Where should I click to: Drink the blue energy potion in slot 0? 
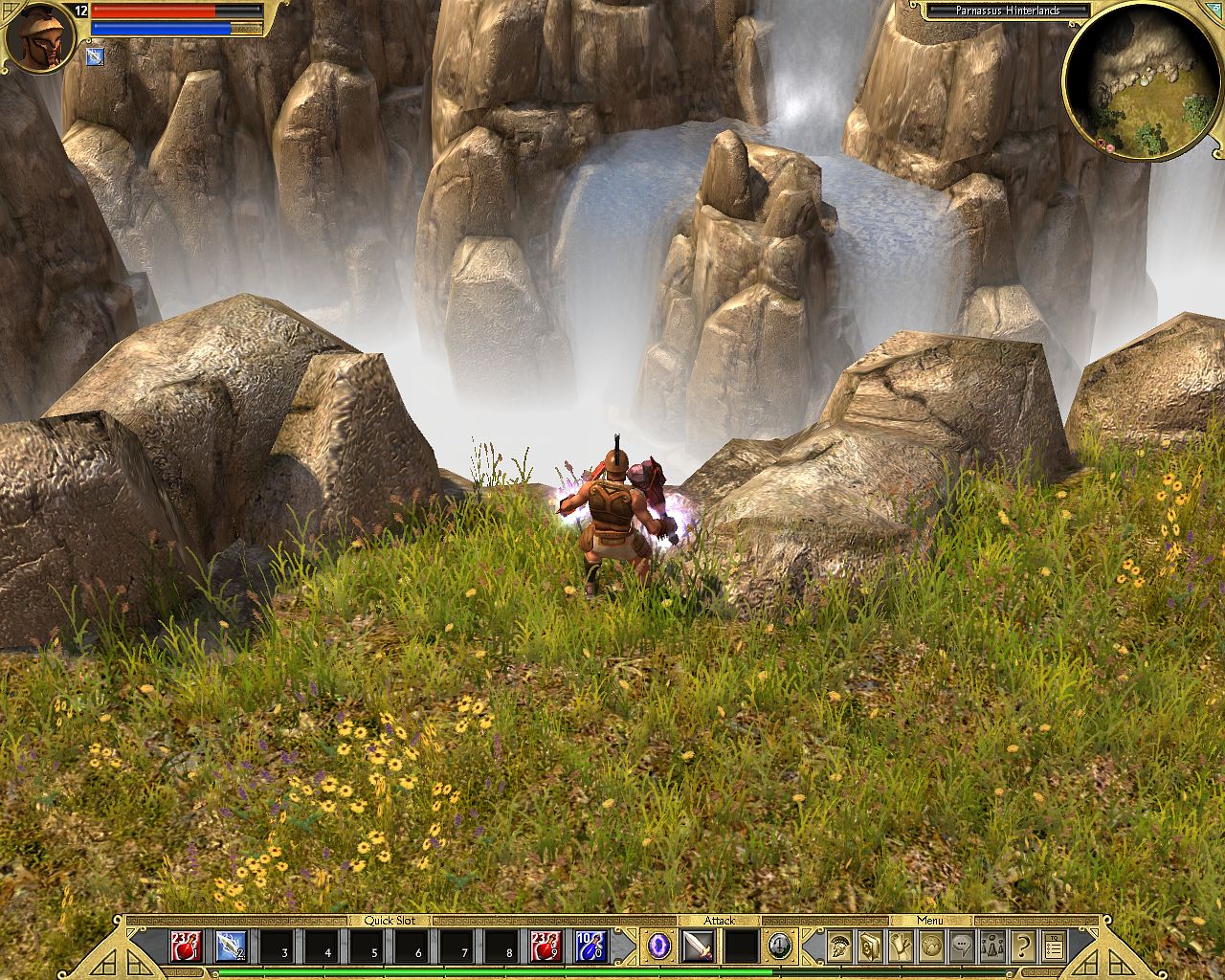[x=591, y=947]
